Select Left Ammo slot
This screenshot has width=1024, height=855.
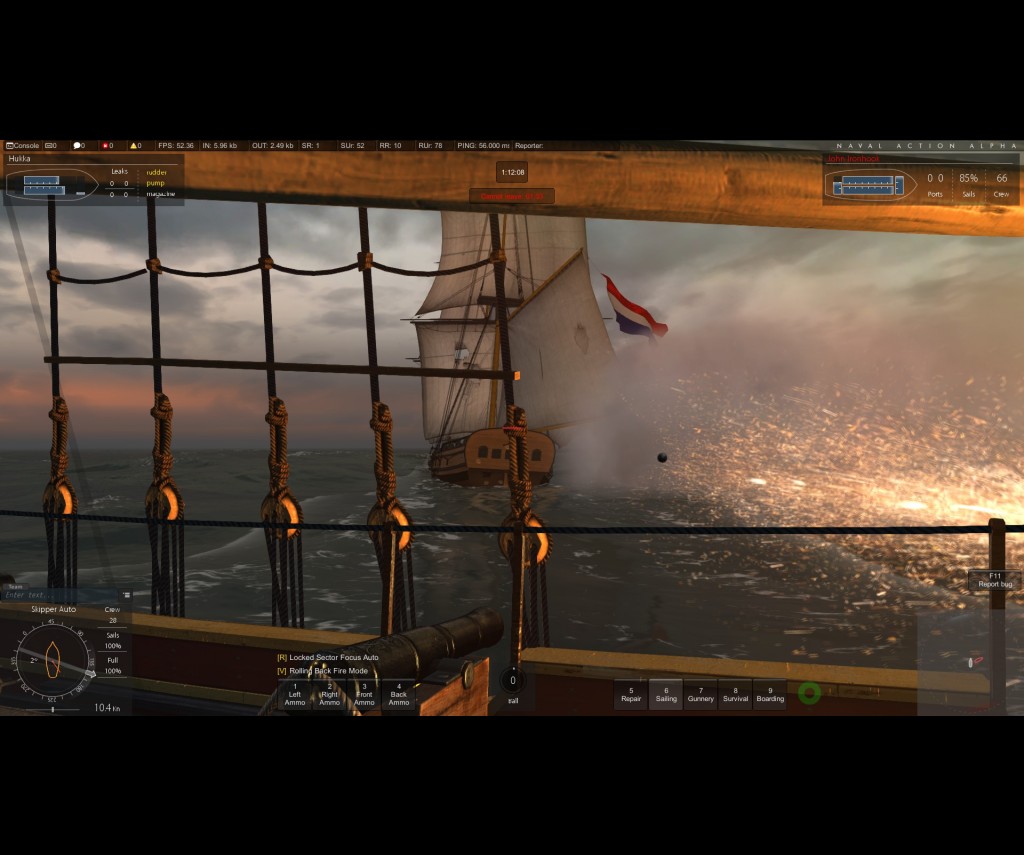pos(295,694)
